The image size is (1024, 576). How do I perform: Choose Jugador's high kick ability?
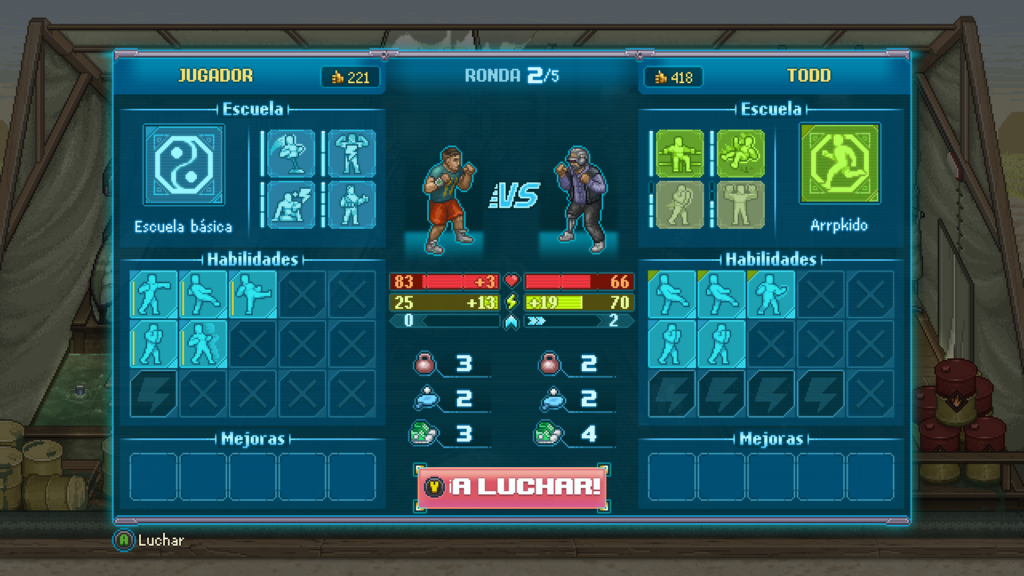[x=254, y=295]
